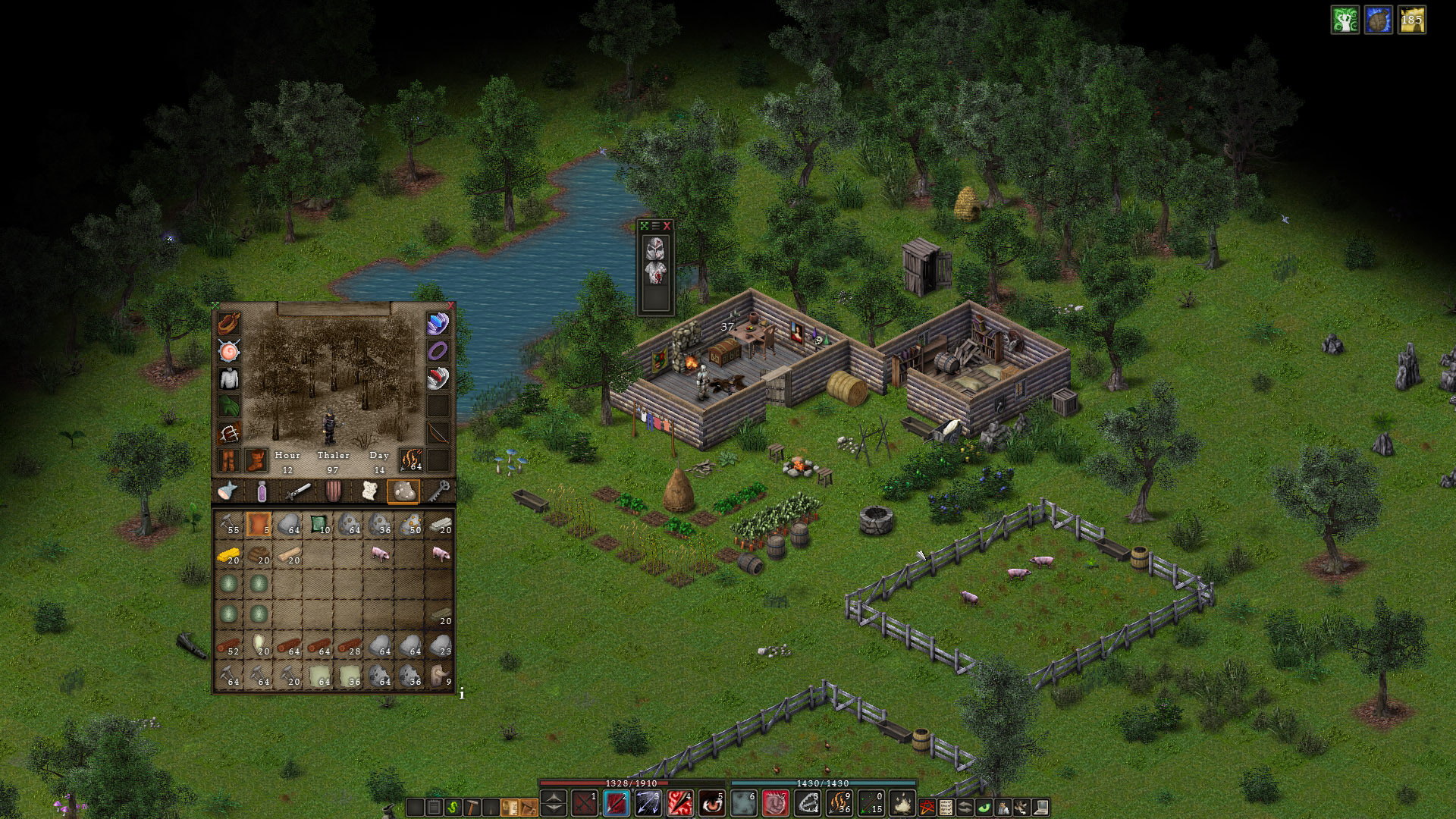Screen dimensions: 1456x819
Task: Open the scroll inventory tab
Action: tap(369, 491)
